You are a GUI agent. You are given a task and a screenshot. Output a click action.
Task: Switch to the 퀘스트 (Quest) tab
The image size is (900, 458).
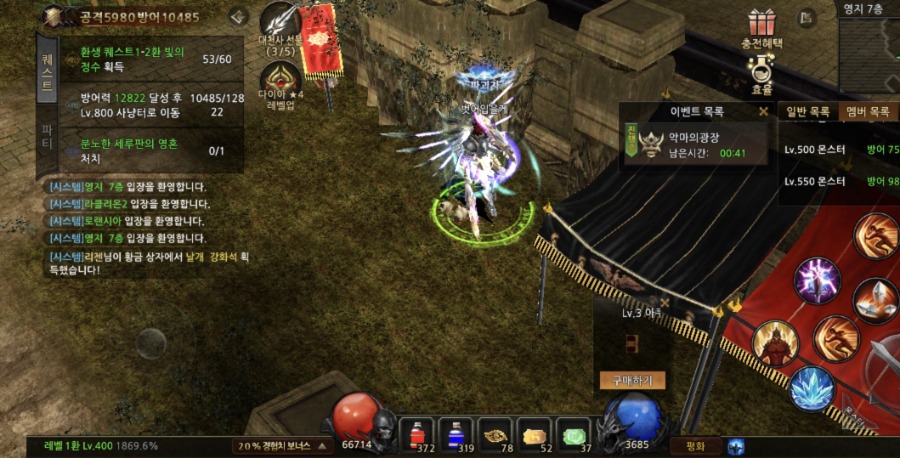(47, 72)
